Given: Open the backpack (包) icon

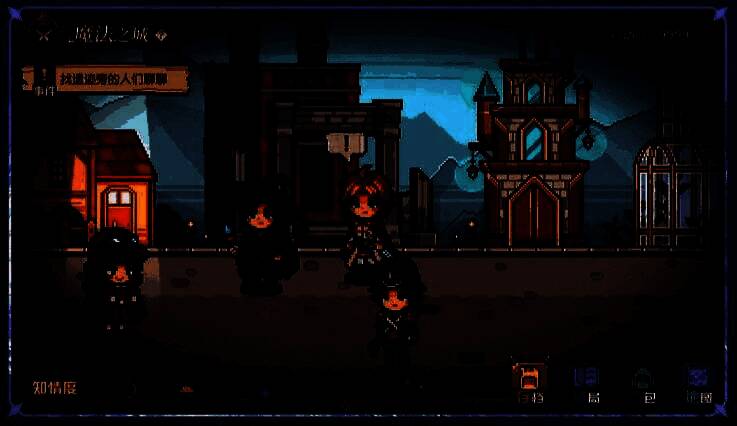Looking at the screenshot, I should coord(642,380).
